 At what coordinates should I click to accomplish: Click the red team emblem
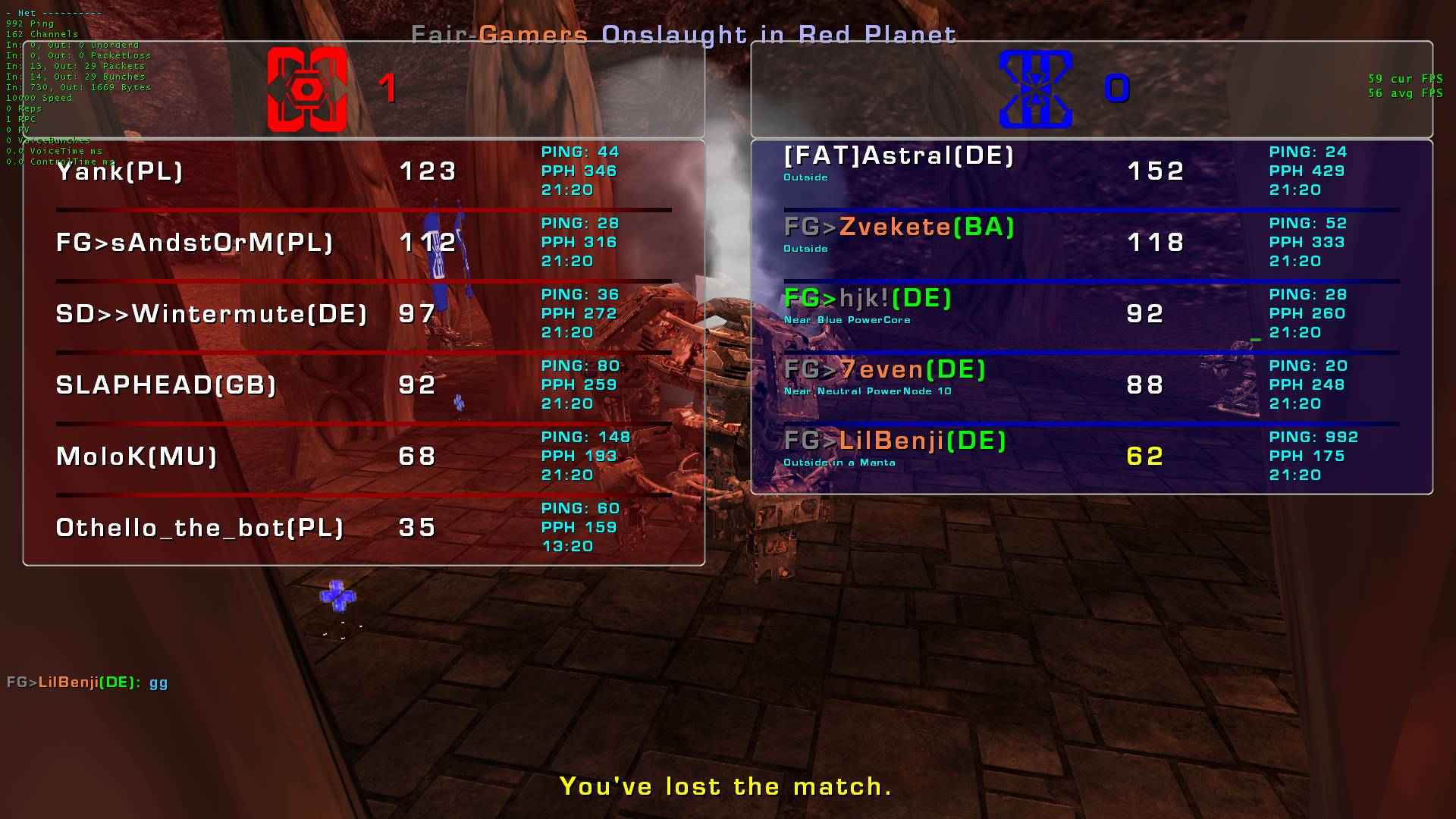pyautogui.click(x=307, y=89)
